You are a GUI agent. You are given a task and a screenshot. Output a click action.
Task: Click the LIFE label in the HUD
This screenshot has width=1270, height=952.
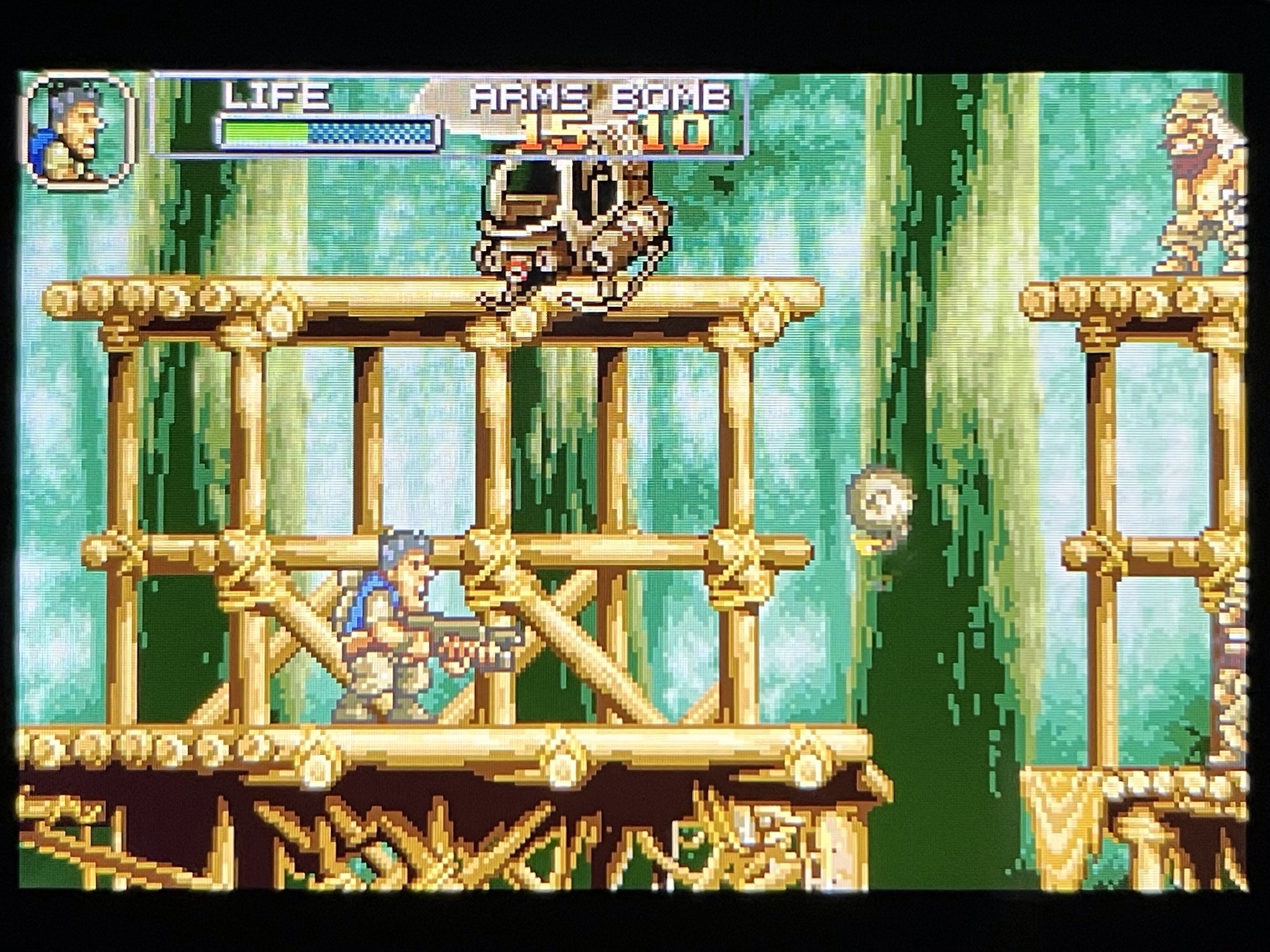click(x=275, y=97)
